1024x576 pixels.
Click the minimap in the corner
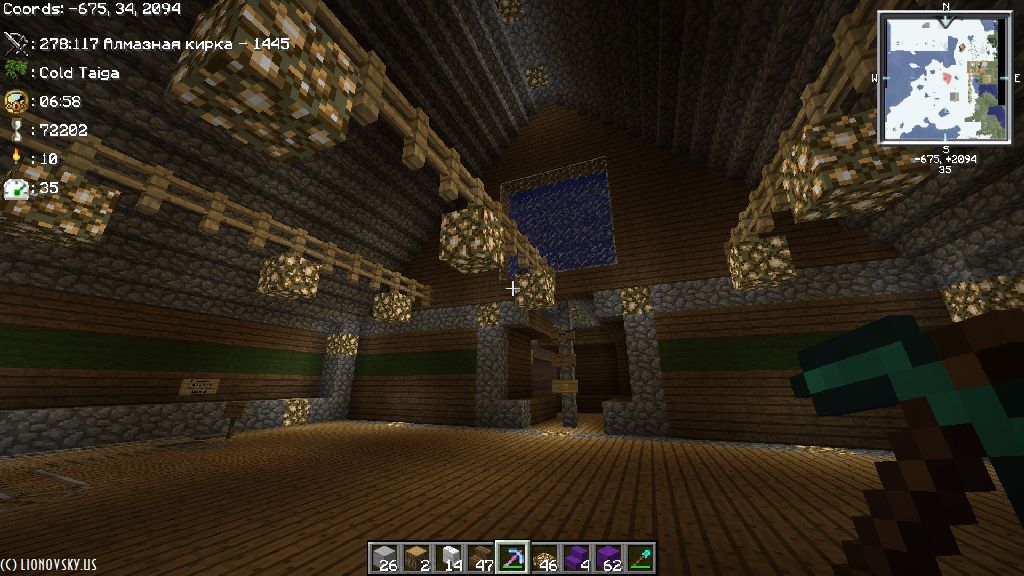tap(944, 76)
